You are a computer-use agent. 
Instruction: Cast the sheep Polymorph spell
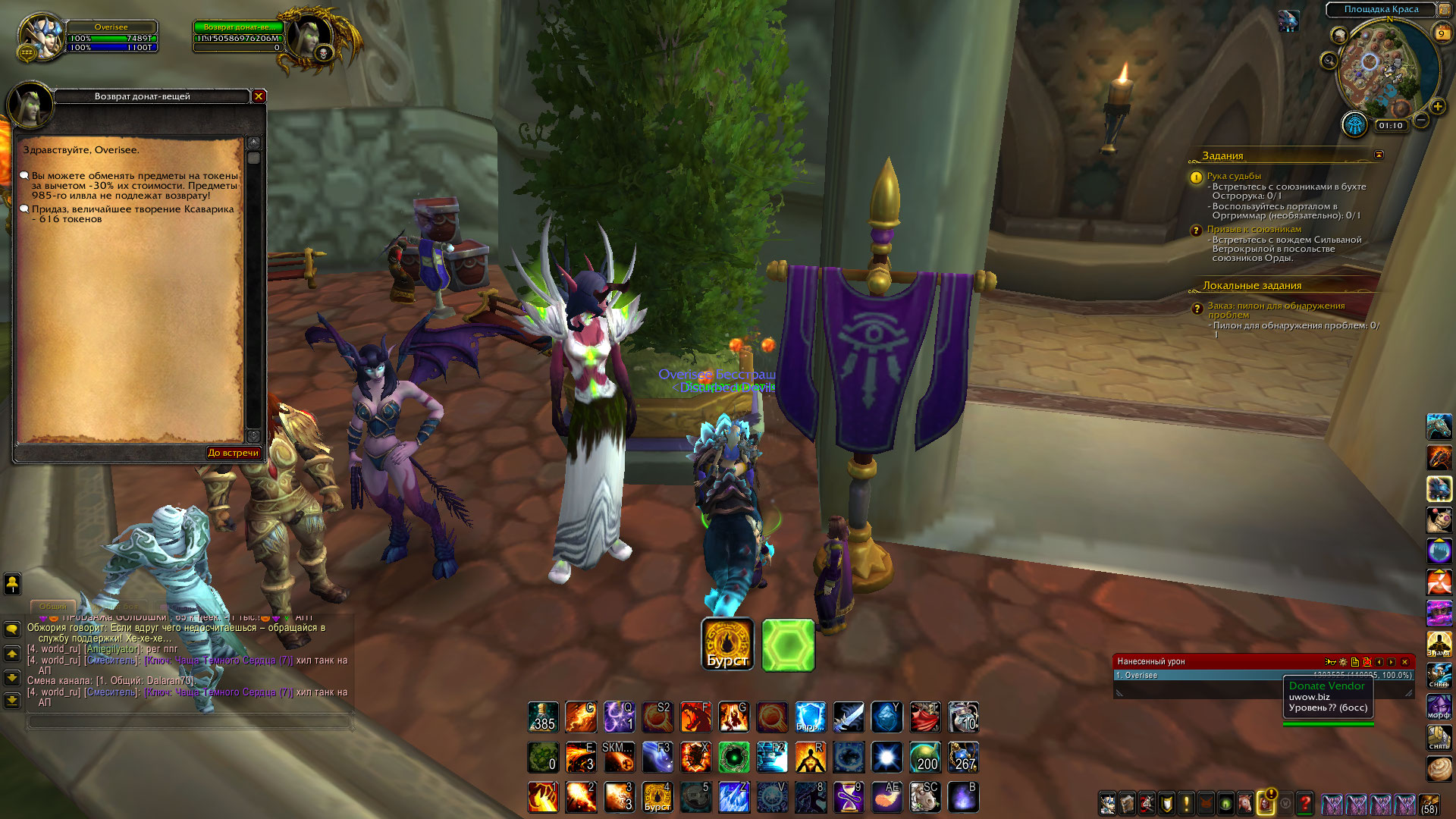(925, 797)
